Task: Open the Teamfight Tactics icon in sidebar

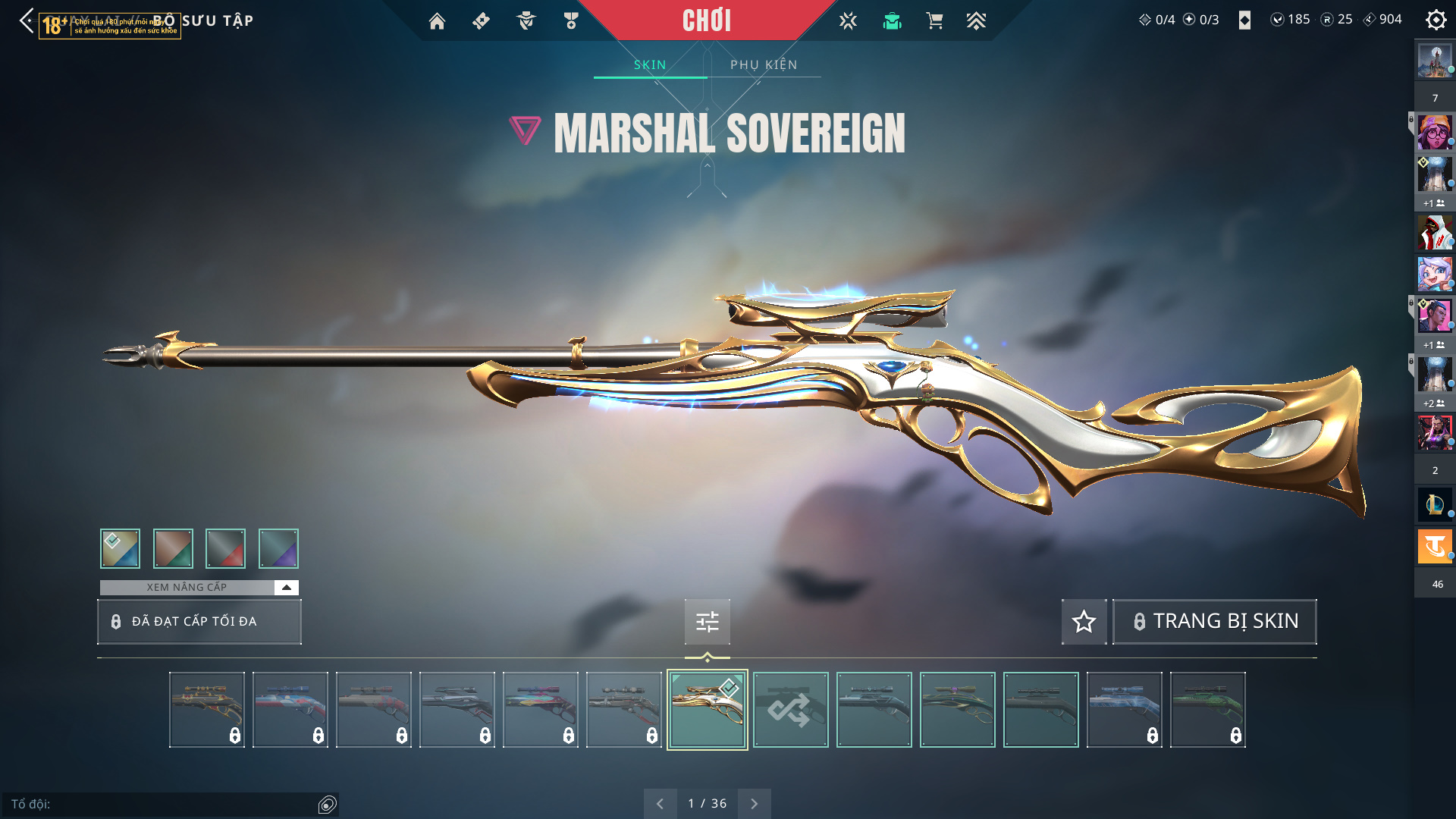Action: (x=1435, y=546)
